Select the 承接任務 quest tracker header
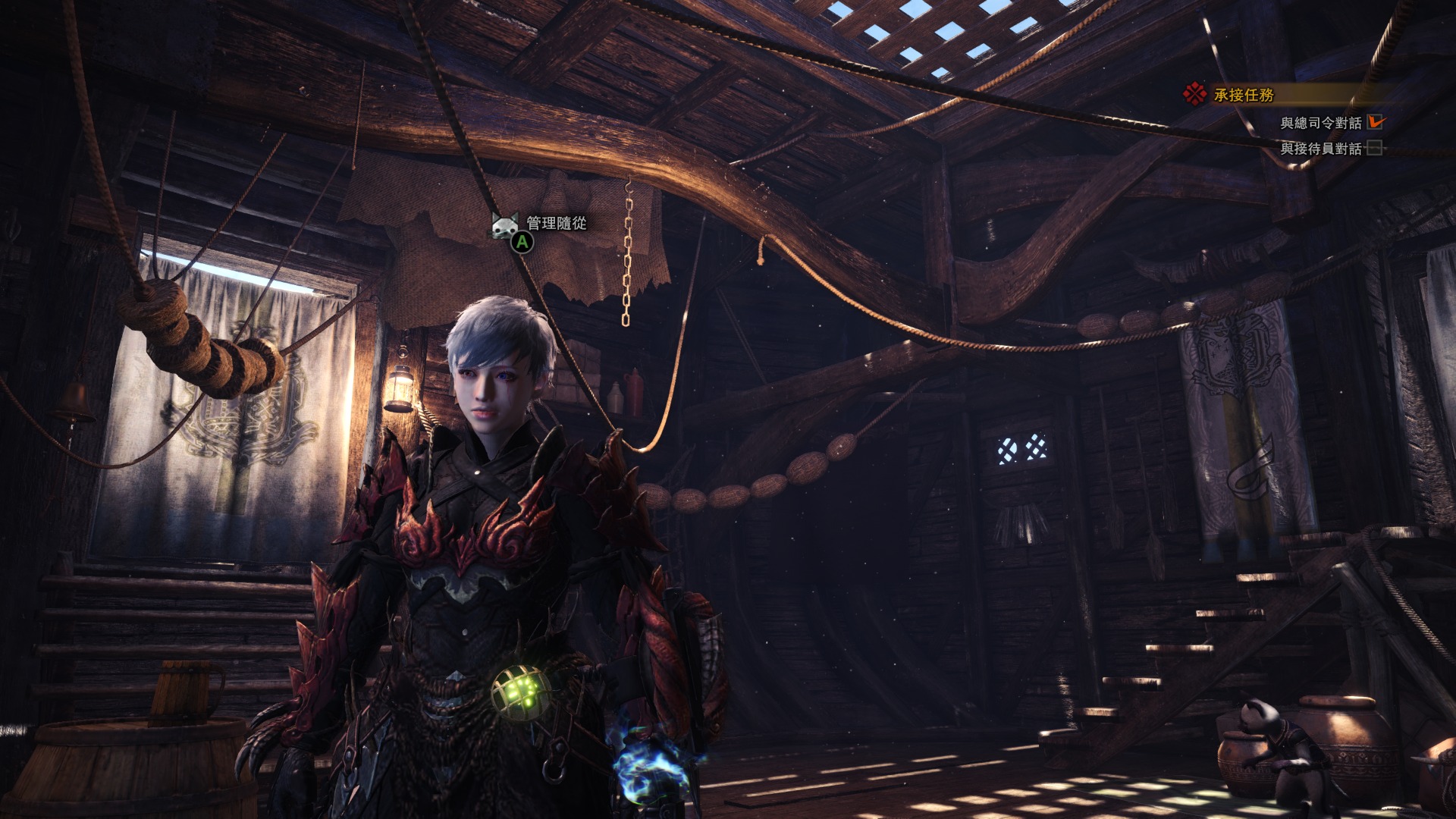 1244,95
